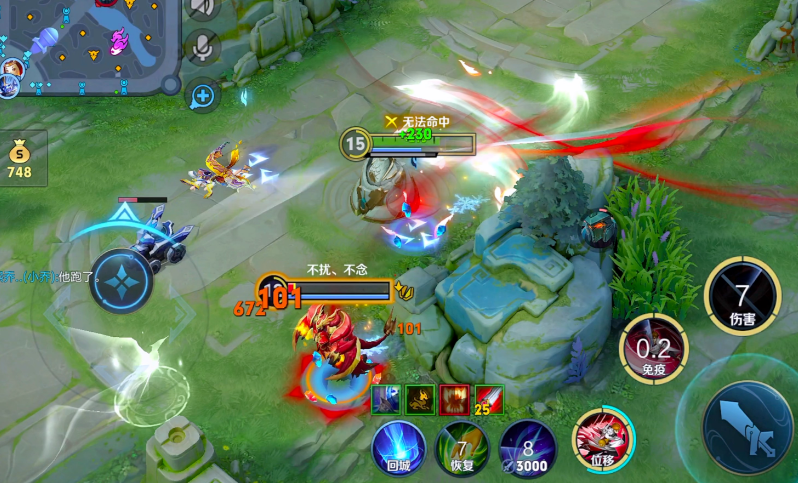The height and width of the screenshot is (483, 798).
Task: Cast the 位移 dash skill
Action: [x=602, y=439]
